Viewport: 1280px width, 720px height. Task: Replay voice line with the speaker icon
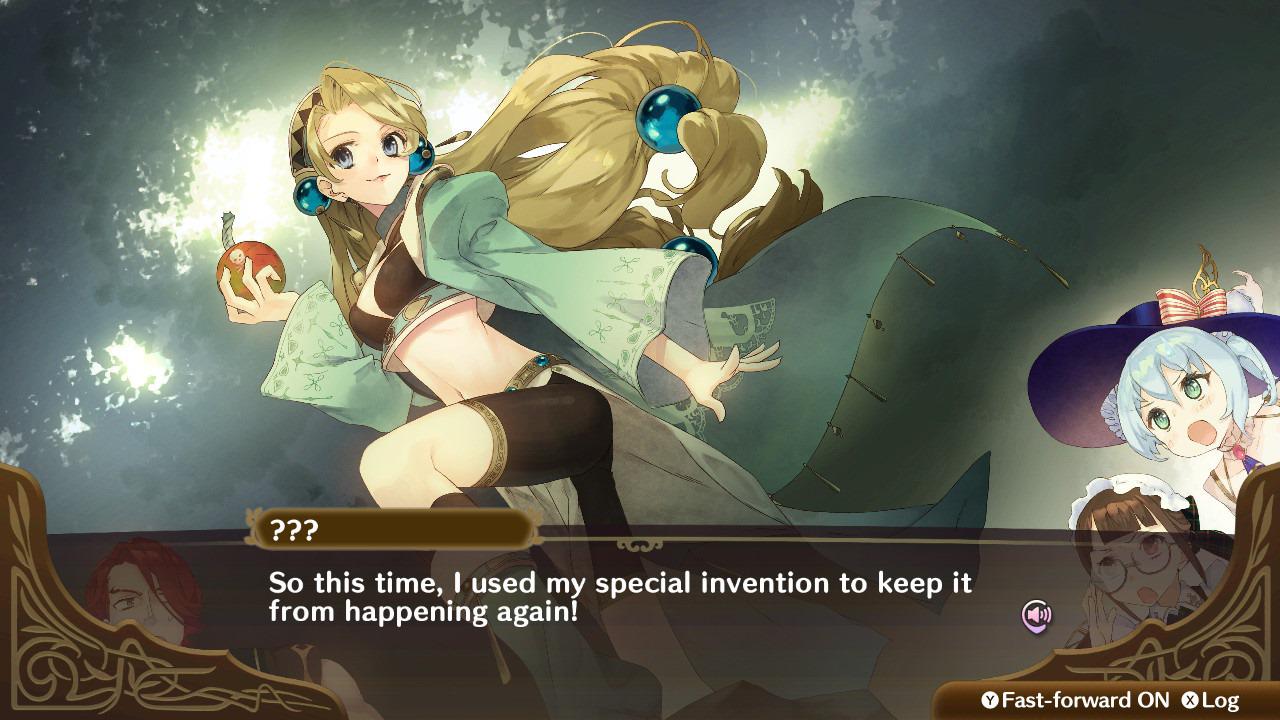click(x=1036, y=614)
